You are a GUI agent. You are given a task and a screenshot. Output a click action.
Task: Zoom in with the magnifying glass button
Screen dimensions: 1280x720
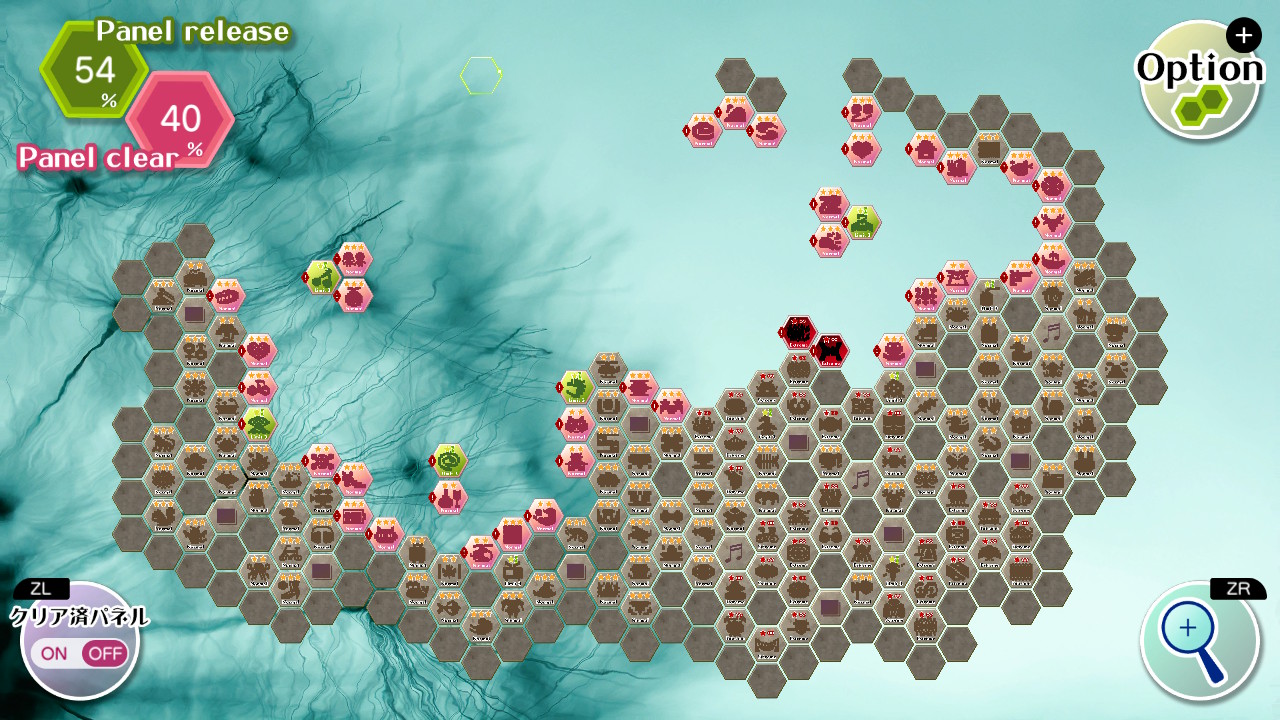(1198, 639)
